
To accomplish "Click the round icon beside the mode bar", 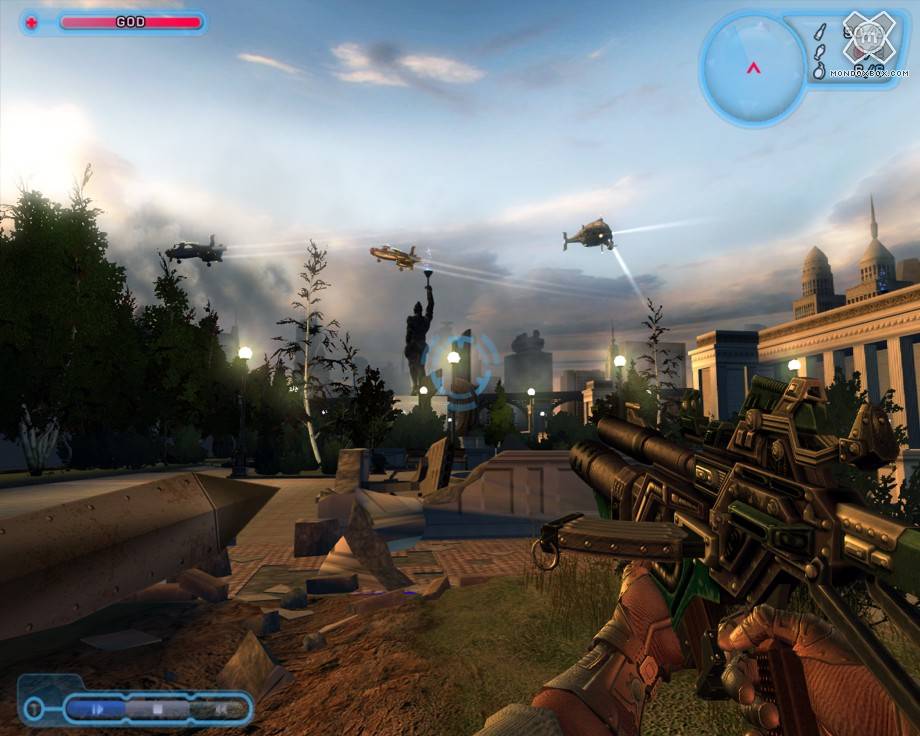I will [x=33, y=709].
